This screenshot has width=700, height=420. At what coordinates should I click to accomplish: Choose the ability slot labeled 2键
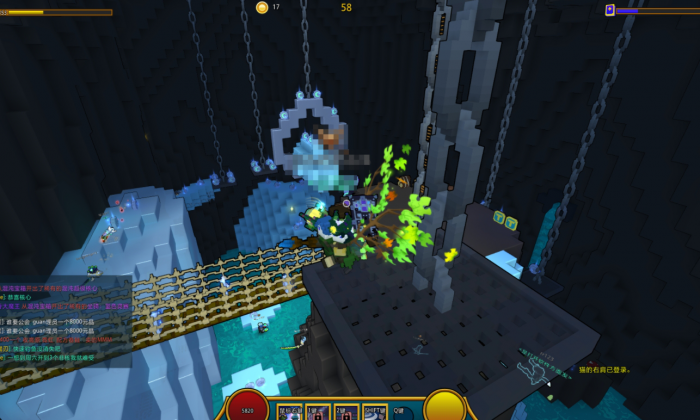[346, 412]
